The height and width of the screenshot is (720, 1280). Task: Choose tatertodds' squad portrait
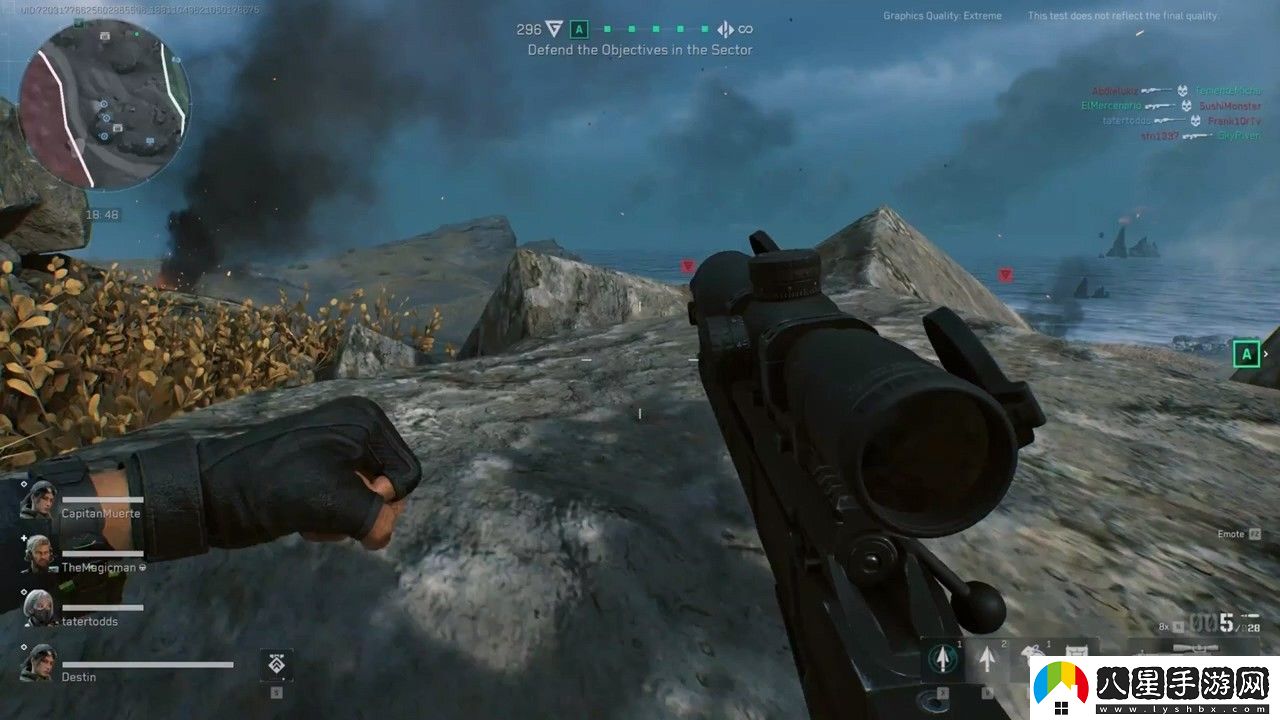point(39,607)
